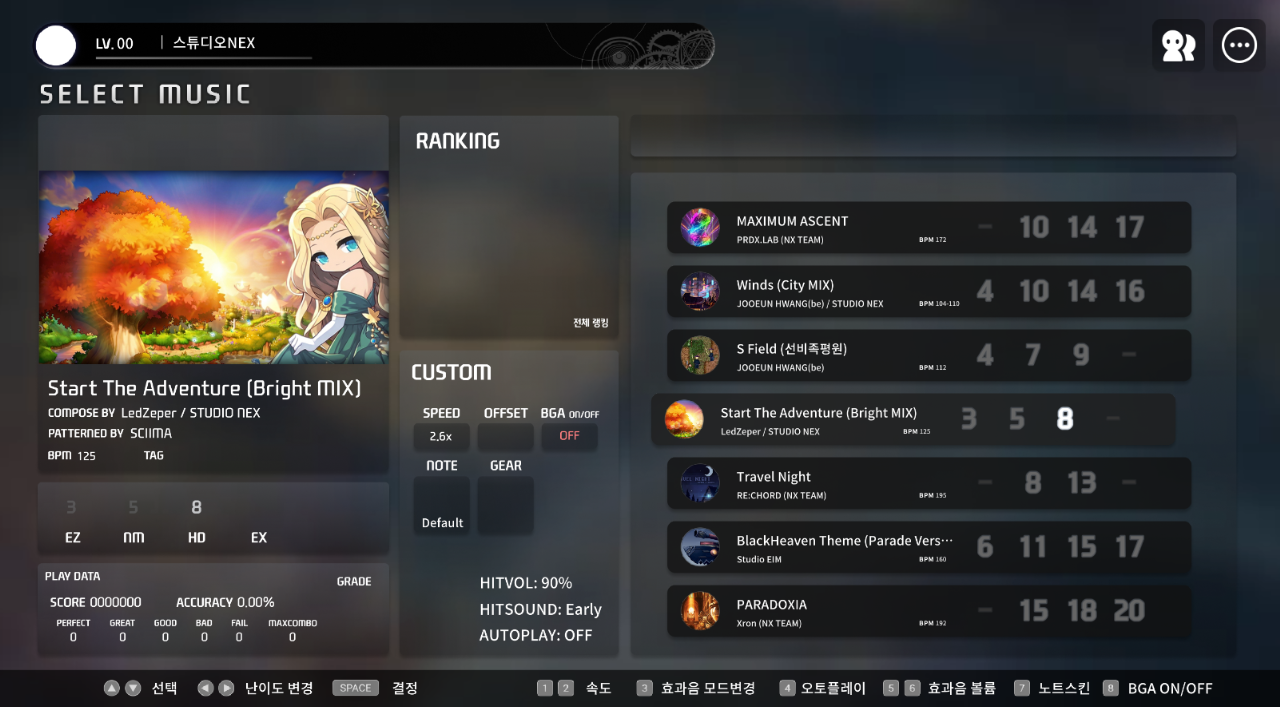
Task: Click the highlighted Start The Adventure row
Action: click(x=912, y=420)
